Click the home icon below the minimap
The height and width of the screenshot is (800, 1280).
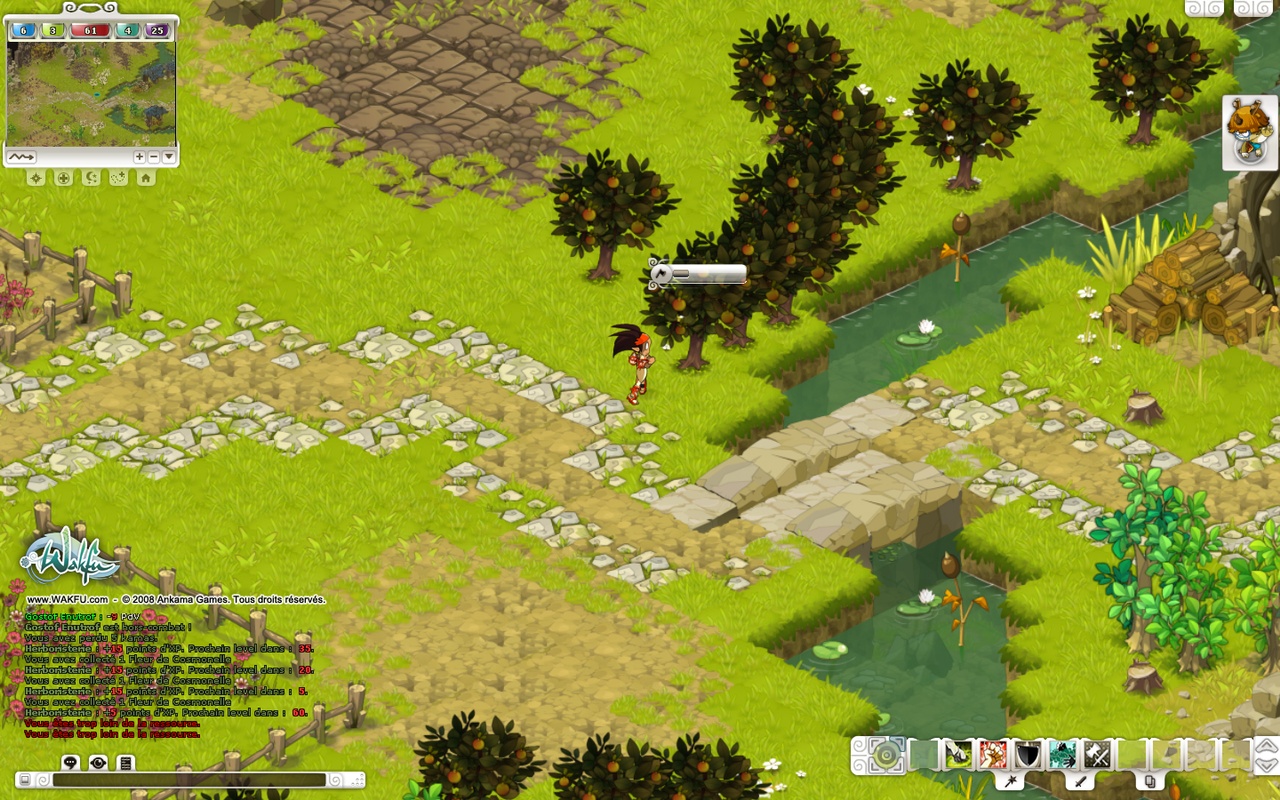click(x=145, y=178)
